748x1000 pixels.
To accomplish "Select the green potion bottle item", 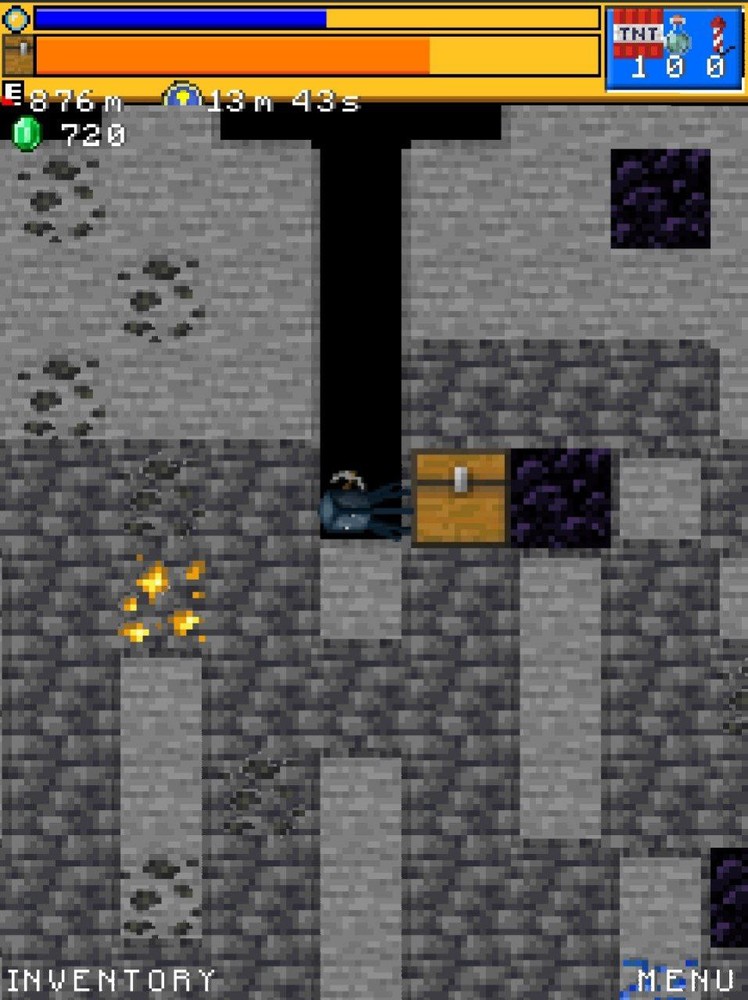I will (678, 36).
